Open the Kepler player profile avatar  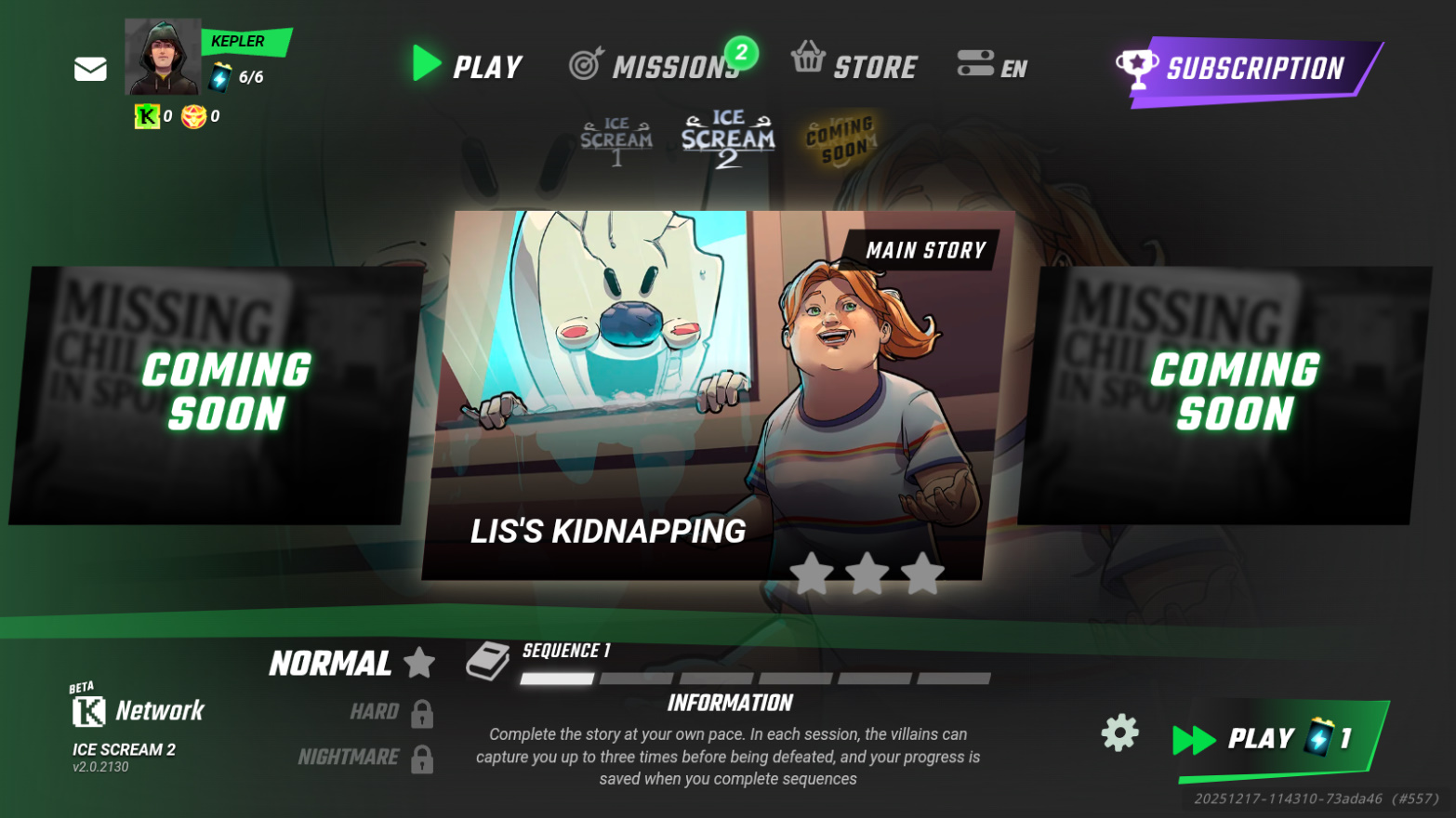[163, 58]
